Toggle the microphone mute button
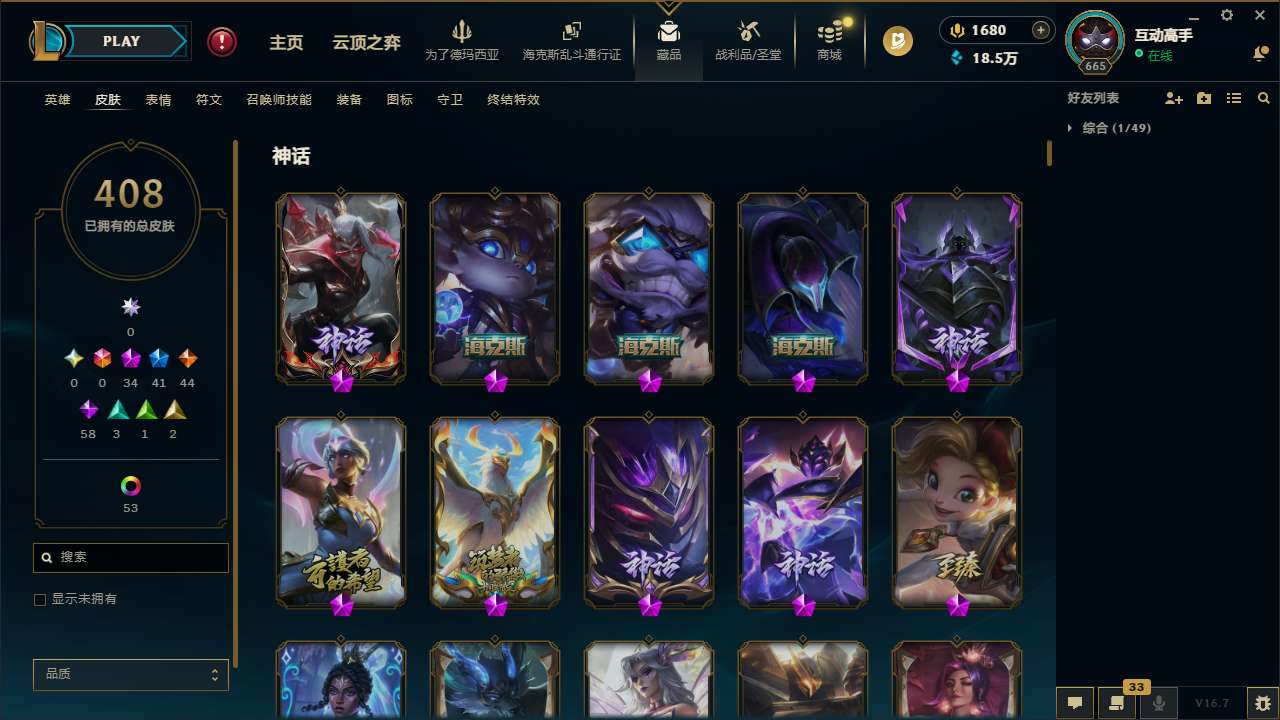Viewport: 1280px width, 720px height. 1159,703
